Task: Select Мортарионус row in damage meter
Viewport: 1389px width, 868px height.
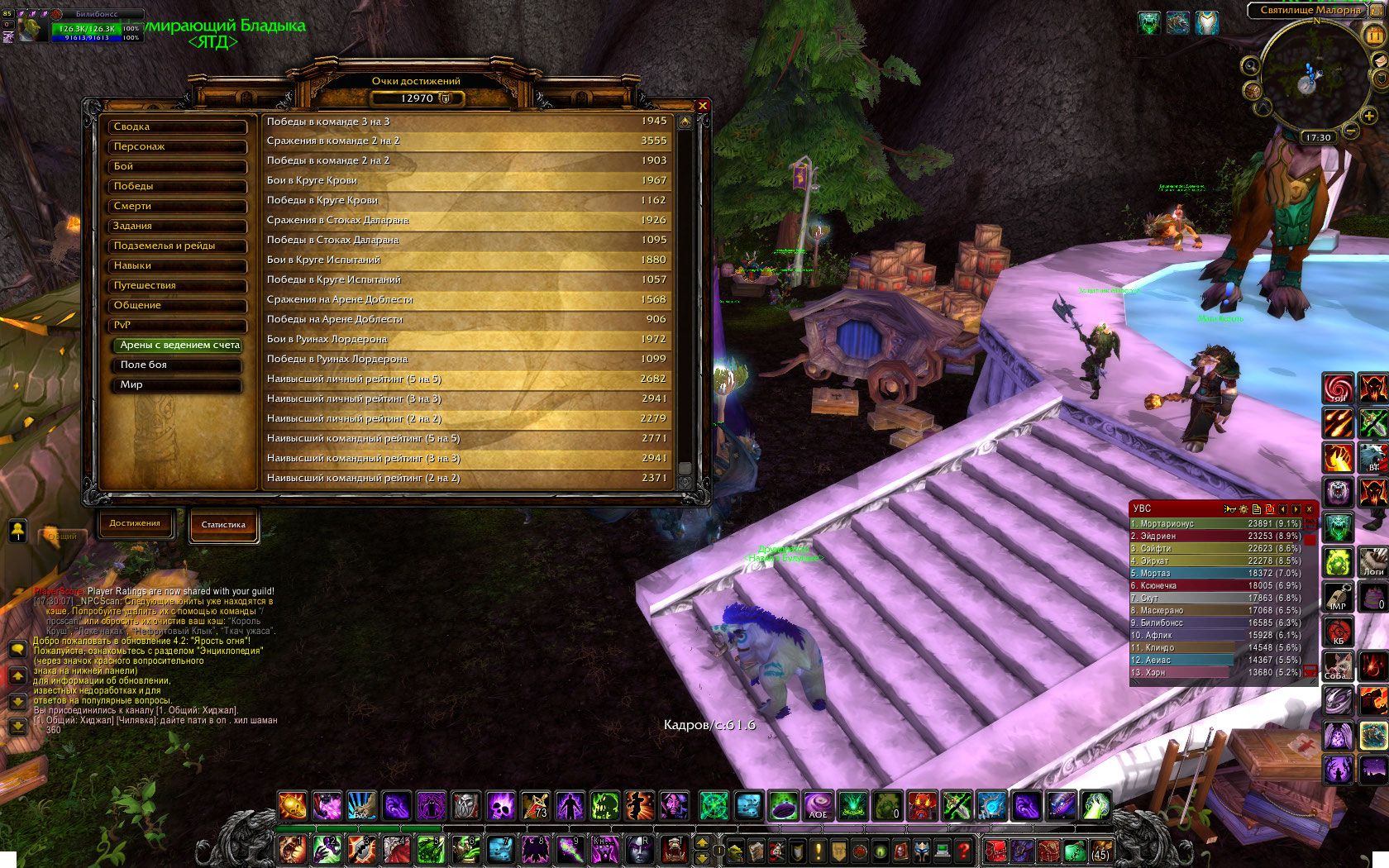Action: 1215,524
